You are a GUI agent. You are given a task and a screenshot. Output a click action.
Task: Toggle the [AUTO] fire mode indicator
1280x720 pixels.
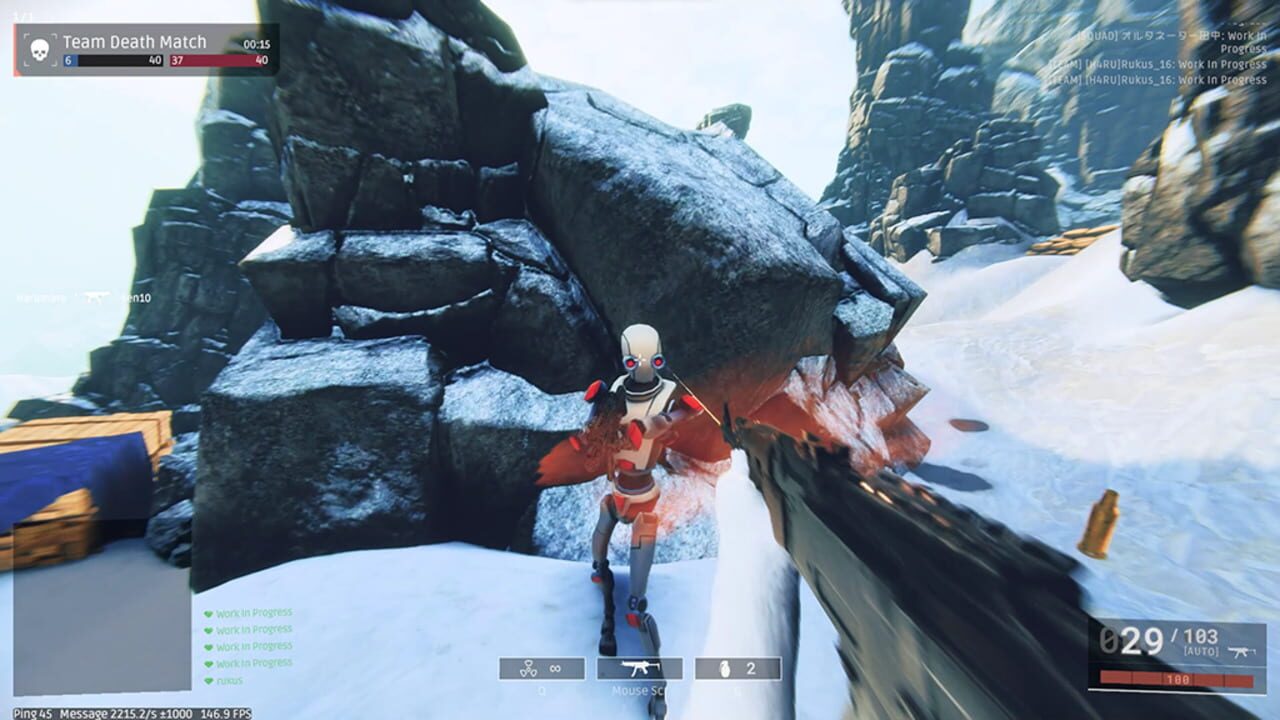(x=1200, y=651)
